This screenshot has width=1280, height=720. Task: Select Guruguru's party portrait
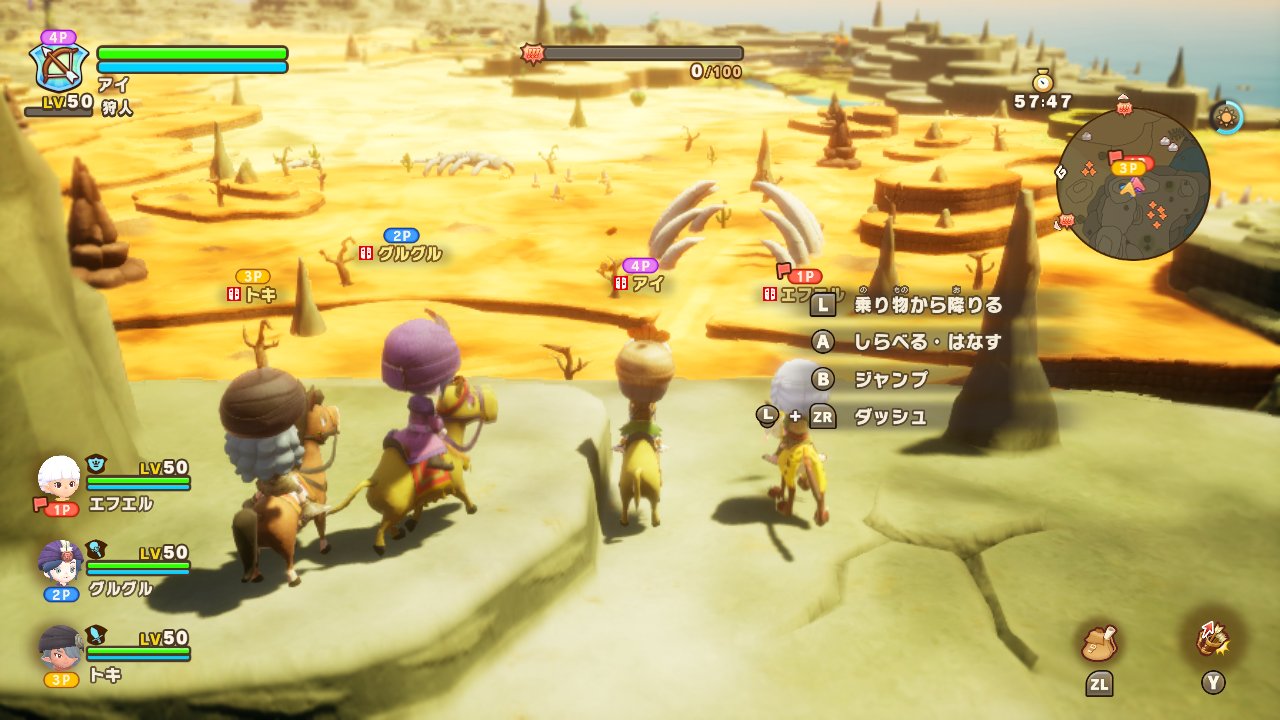tap(60, 562)
